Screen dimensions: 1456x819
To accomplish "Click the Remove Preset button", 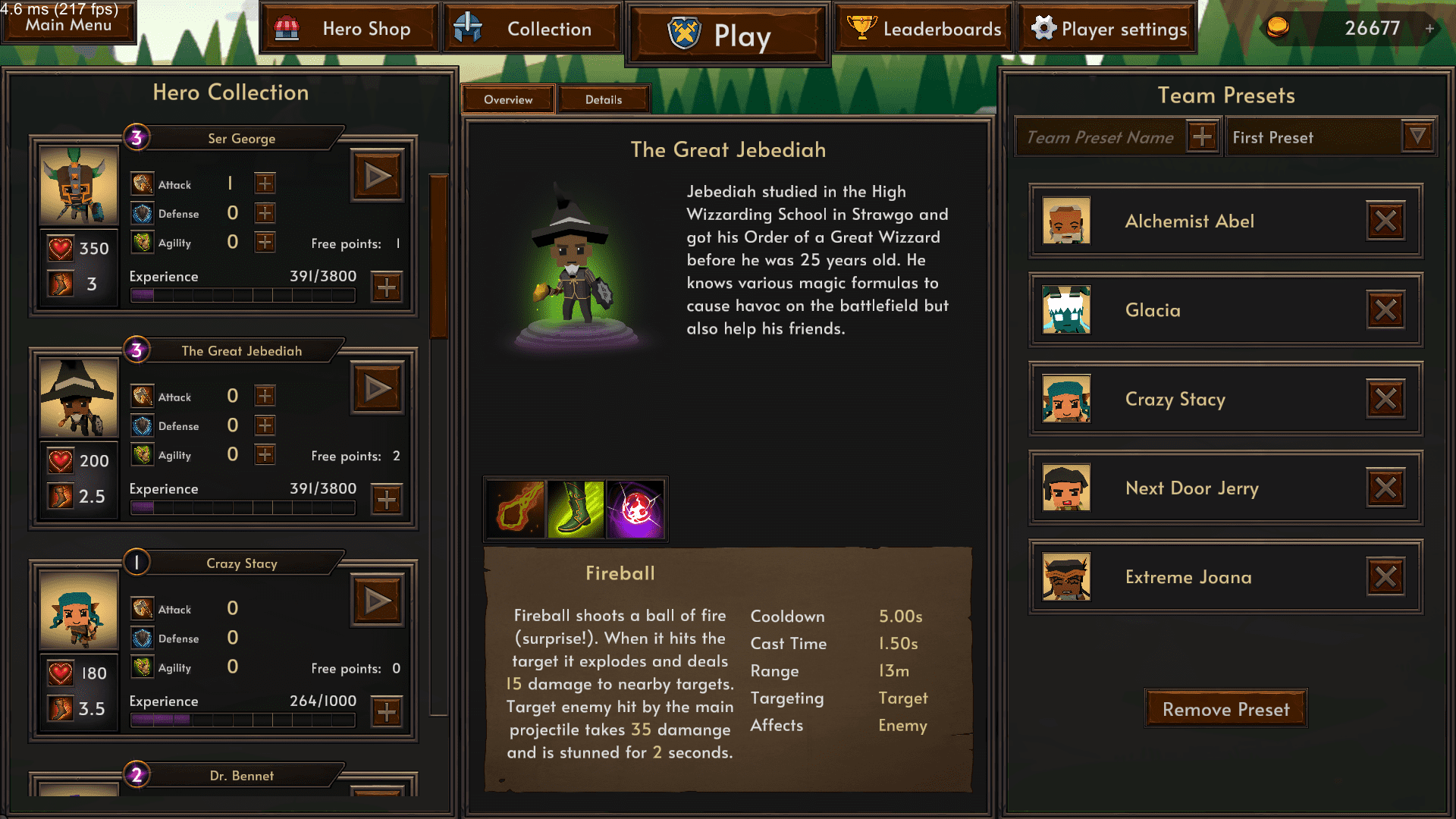I will (x=1225, y=709).
